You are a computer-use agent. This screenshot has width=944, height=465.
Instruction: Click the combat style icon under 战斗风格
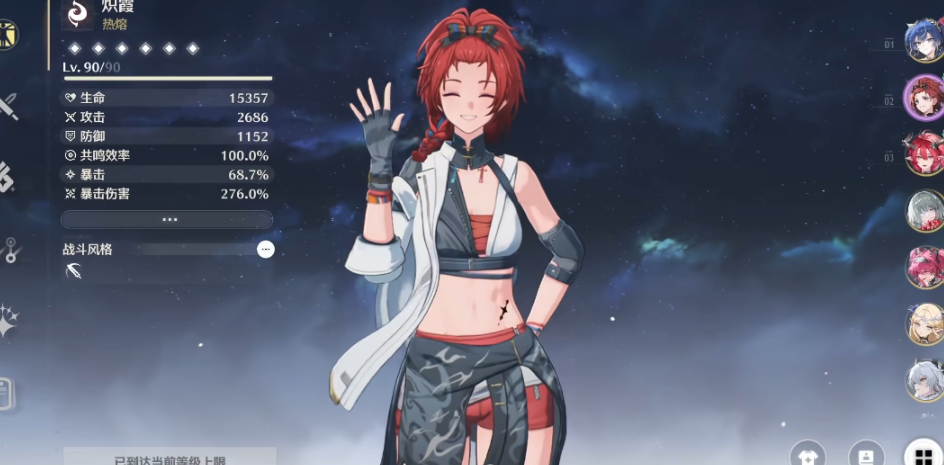tap(73, 271)
